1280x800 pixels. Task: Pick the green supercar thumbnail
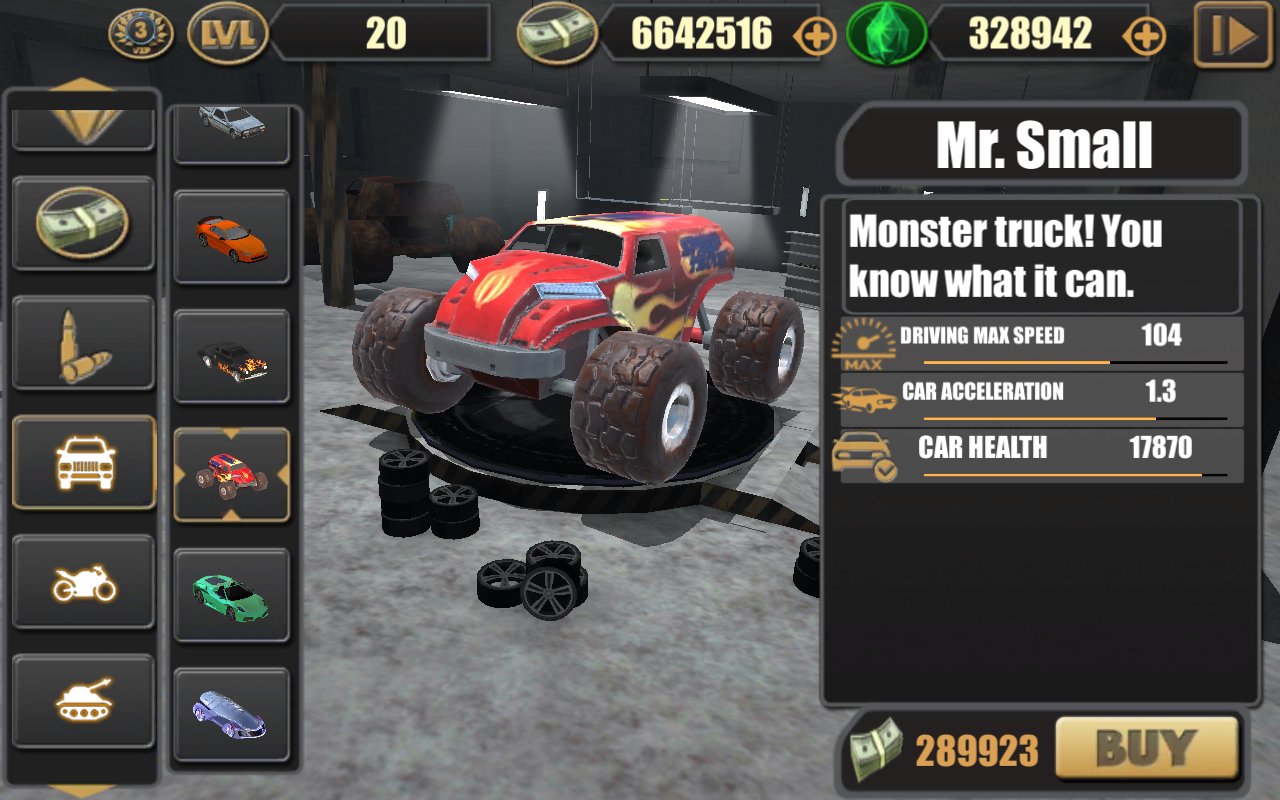click(231, 595)
